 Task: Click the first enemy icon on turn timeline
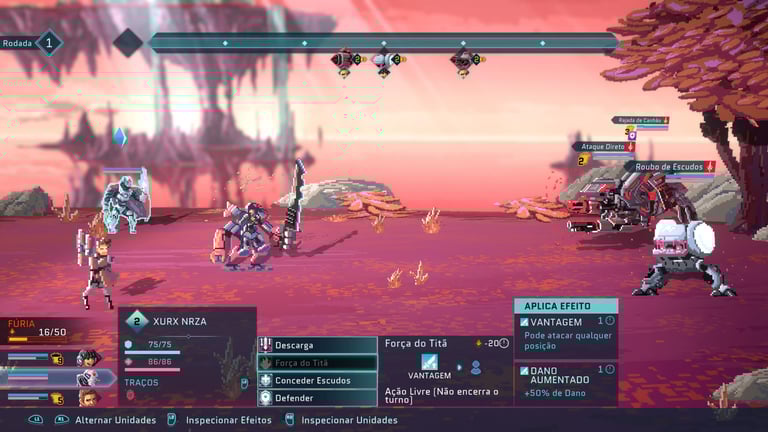345,60
